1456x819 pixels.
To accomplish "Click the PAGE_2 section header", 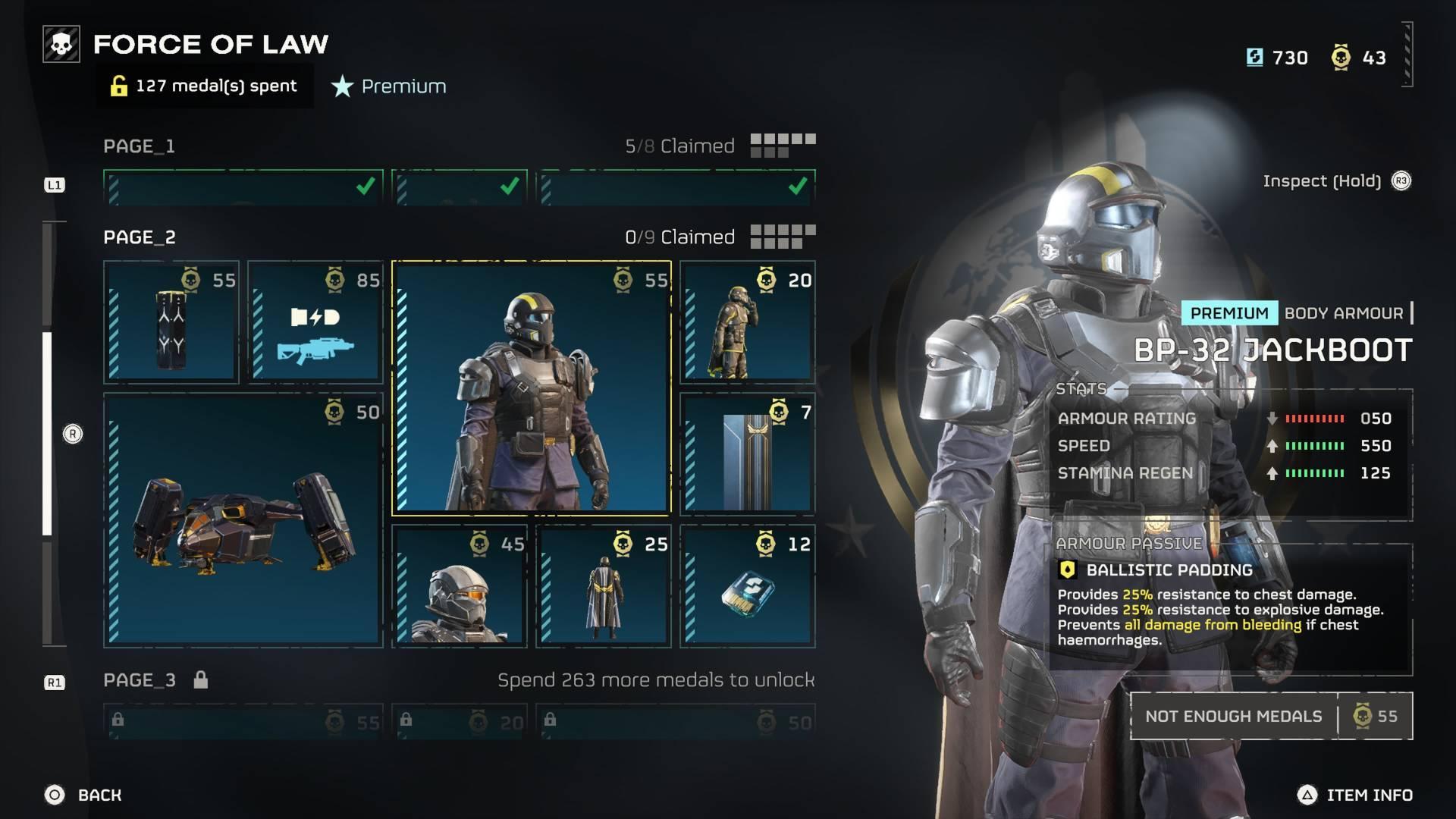I will pos(140,237).
